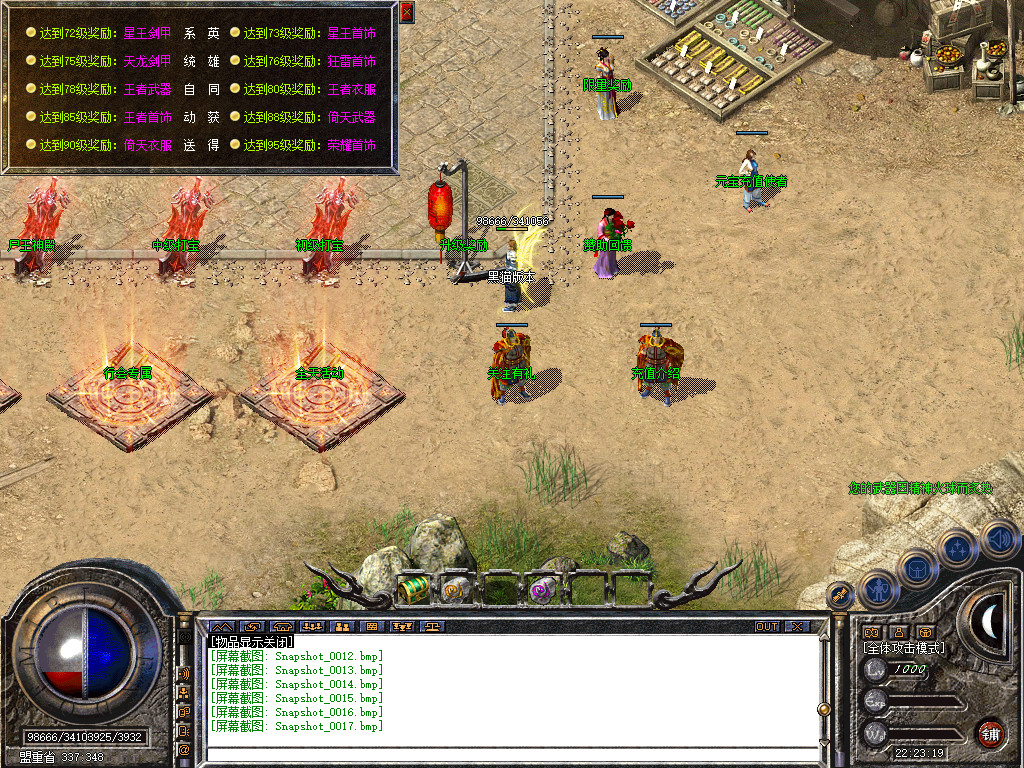Open the skills sparkle round button
The height and width of the screenshot is (768, 1024).
[957, 548]
